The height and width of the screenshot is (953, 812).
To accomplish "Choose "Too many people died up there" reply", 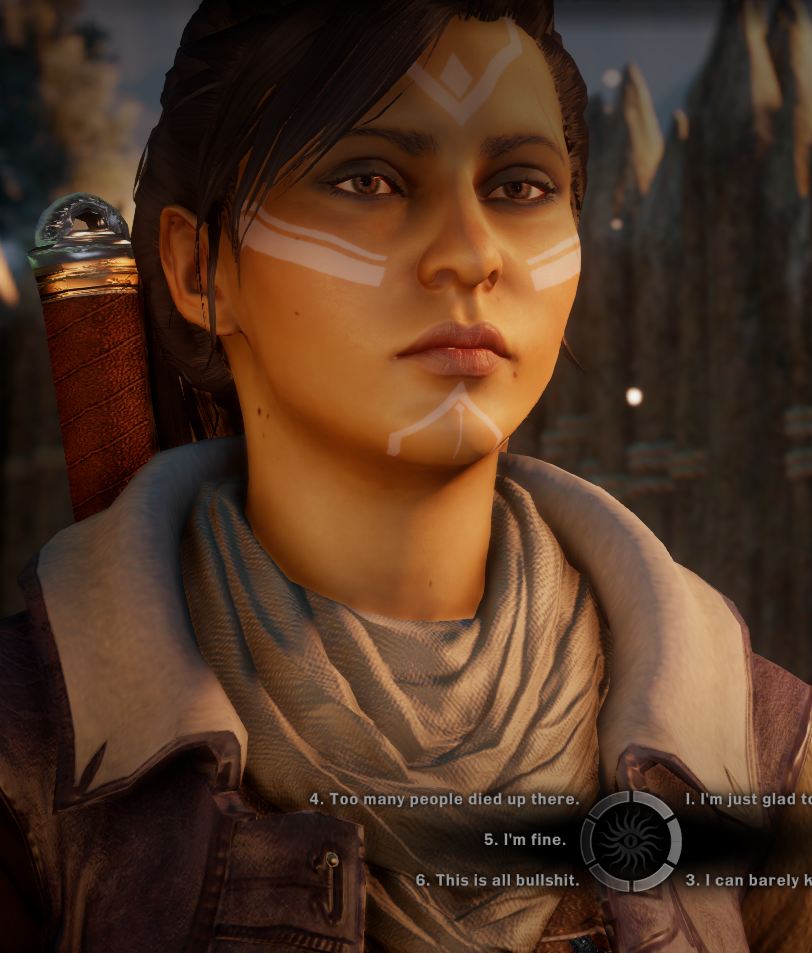I will point(444,800).
